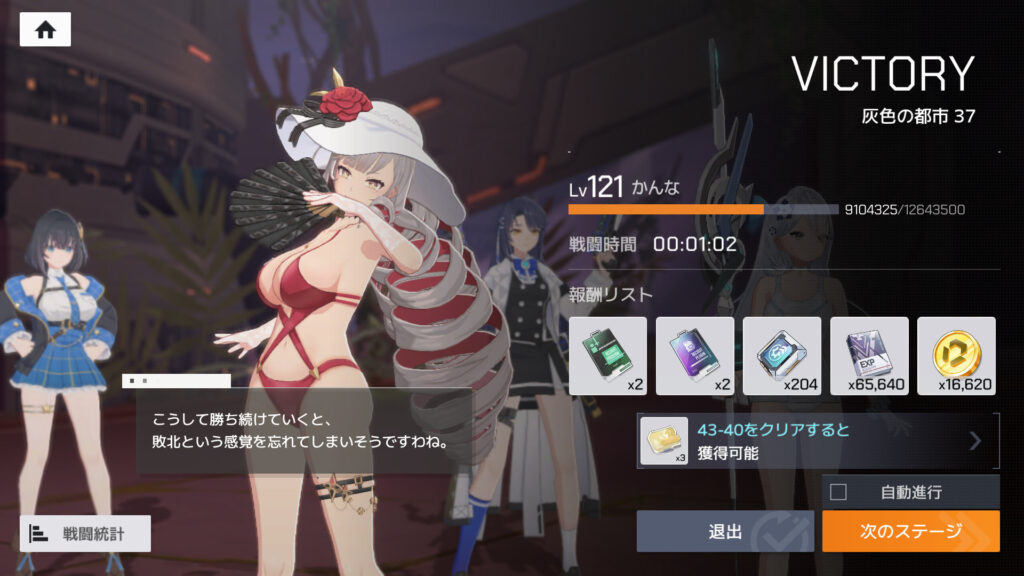The height and width of the screenshot is (576, 1024).
Task: Proceed to 次のステージ next stage
Action: pos(910,531)
